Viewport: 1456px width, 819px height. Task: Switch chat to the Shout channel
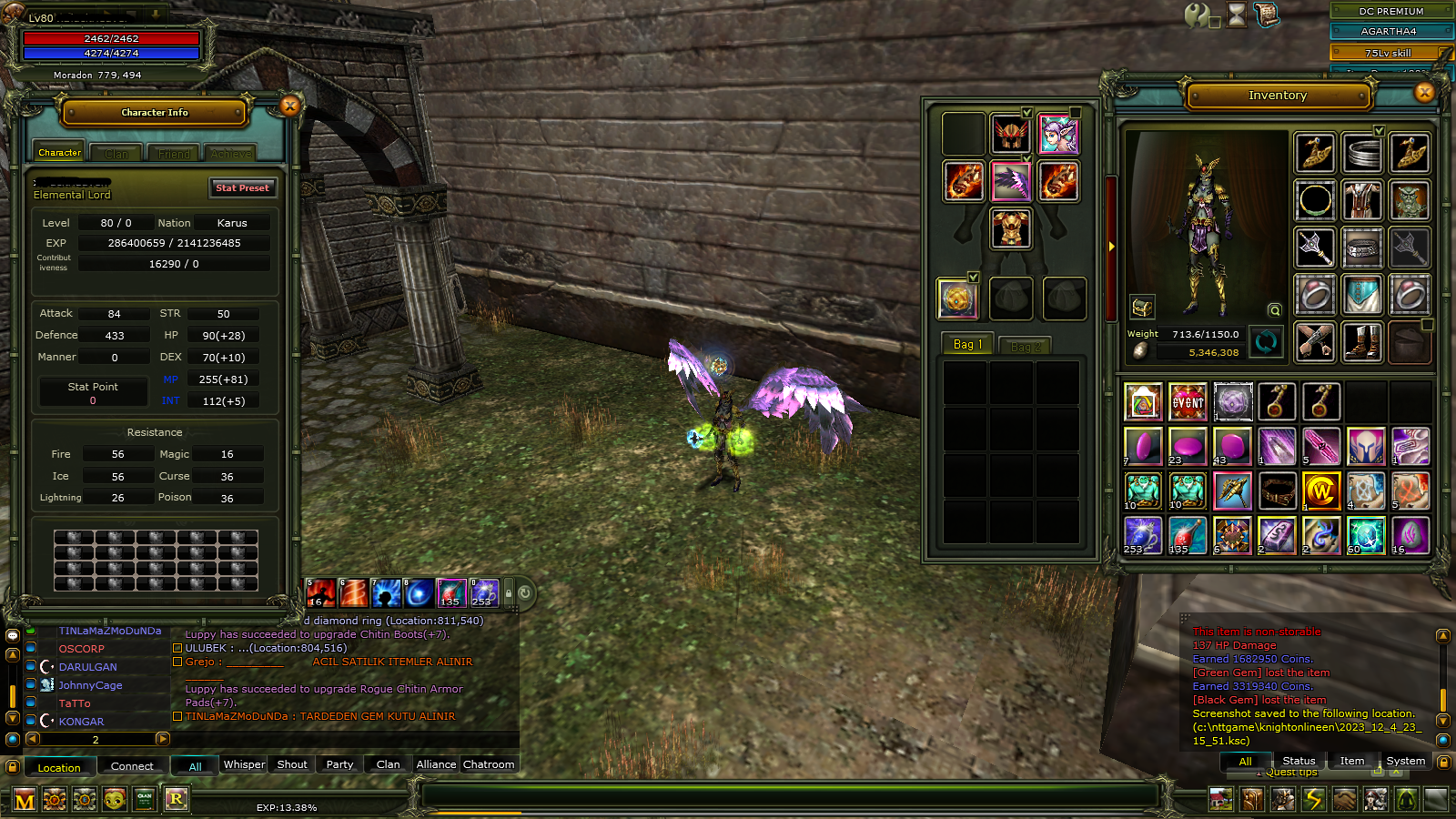coord(292,764)
